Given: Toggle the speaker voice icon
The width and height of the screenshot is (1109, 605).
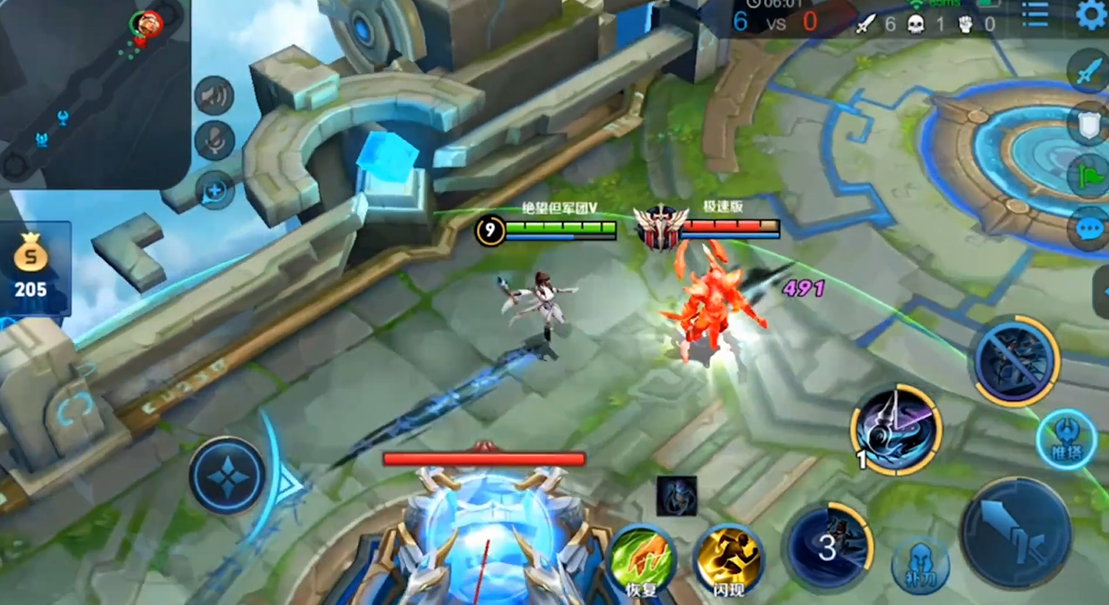Looking at the screenshot, I should point(214,96).
